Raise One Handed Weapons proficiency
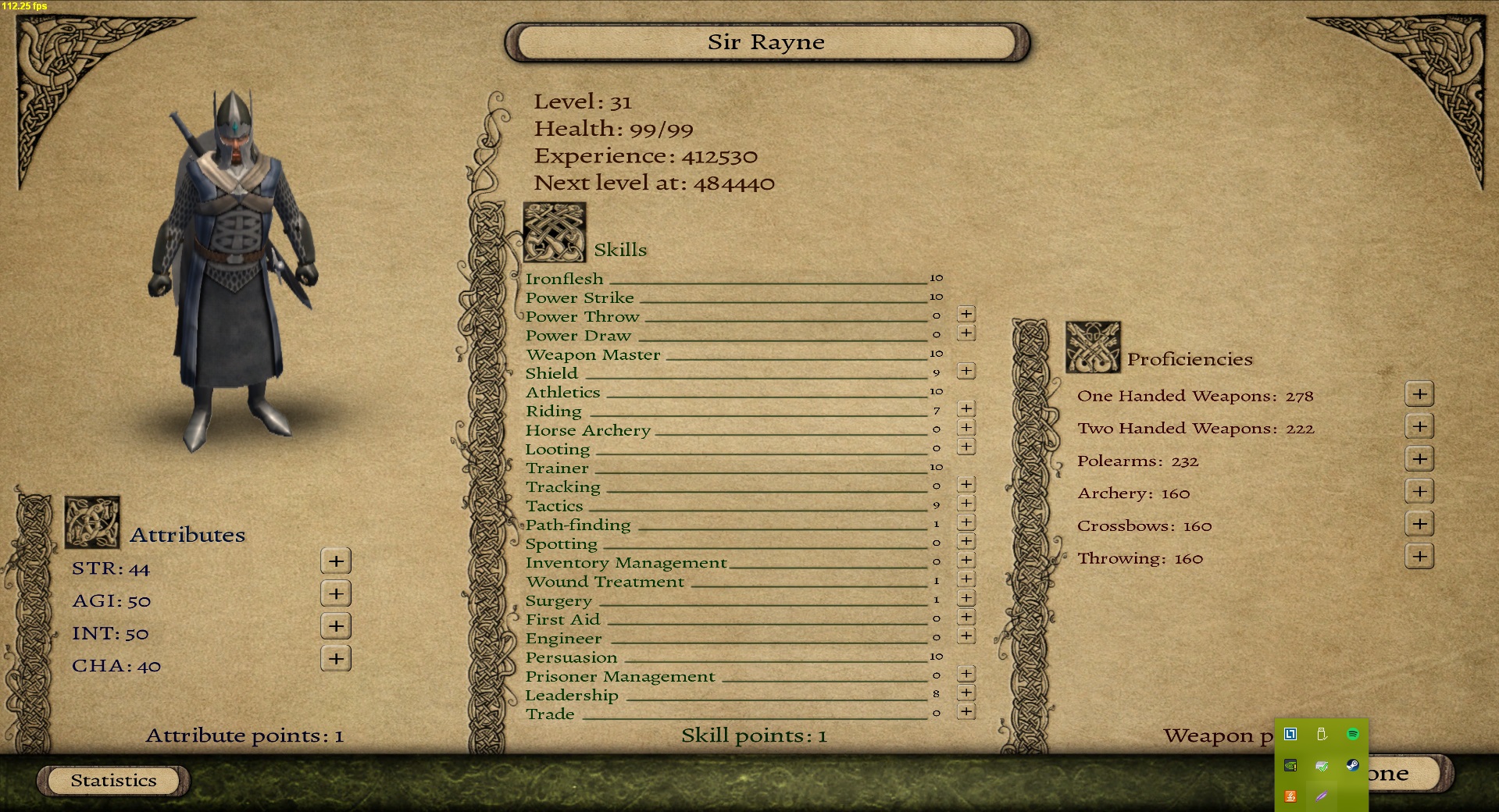The width and height of the screenshot is (1499, 812). [1419, 394]
